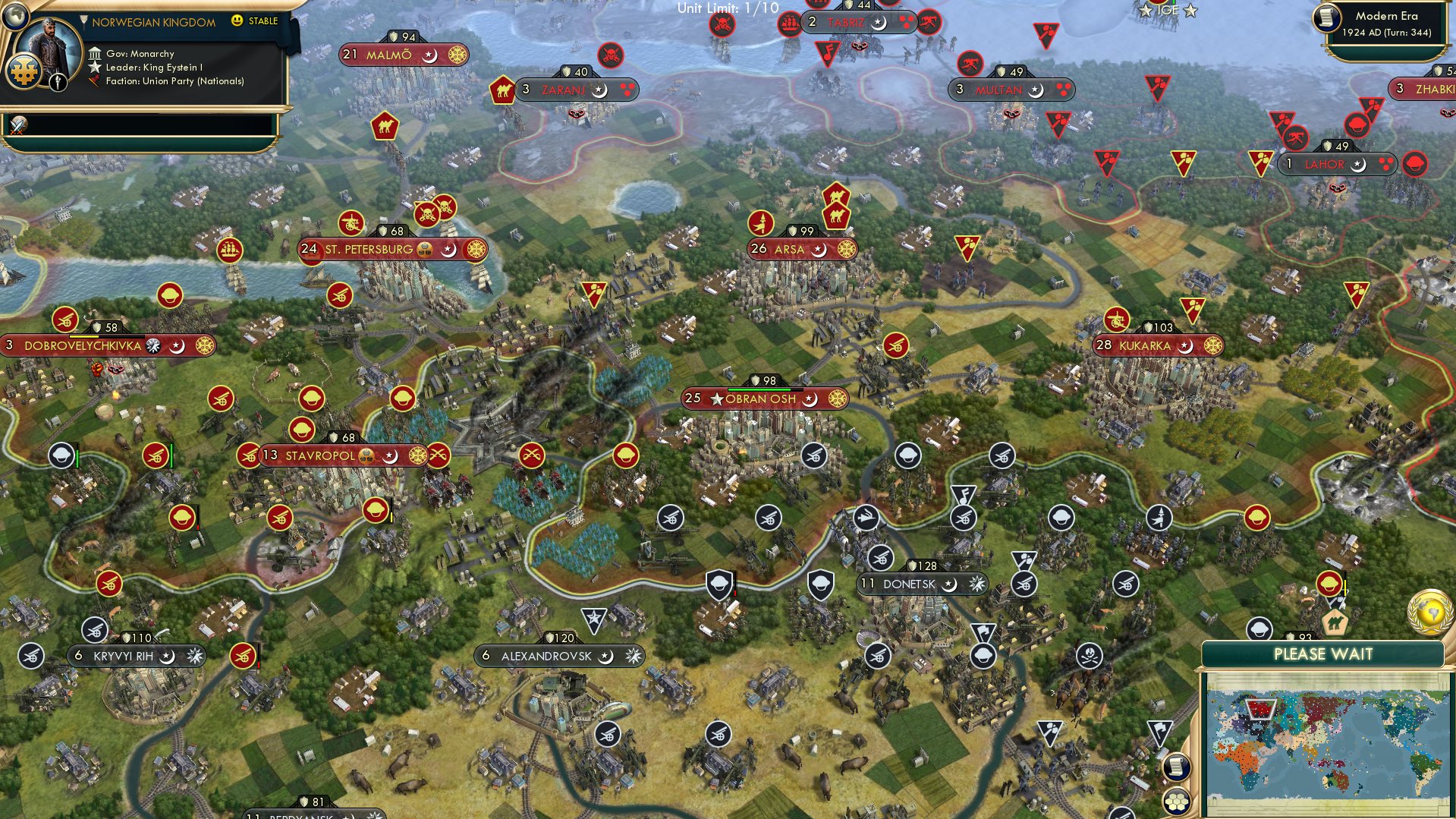Click the smiley STABLE happiness indicator
Screen dimensions: 1456x819
click(237, 21)
